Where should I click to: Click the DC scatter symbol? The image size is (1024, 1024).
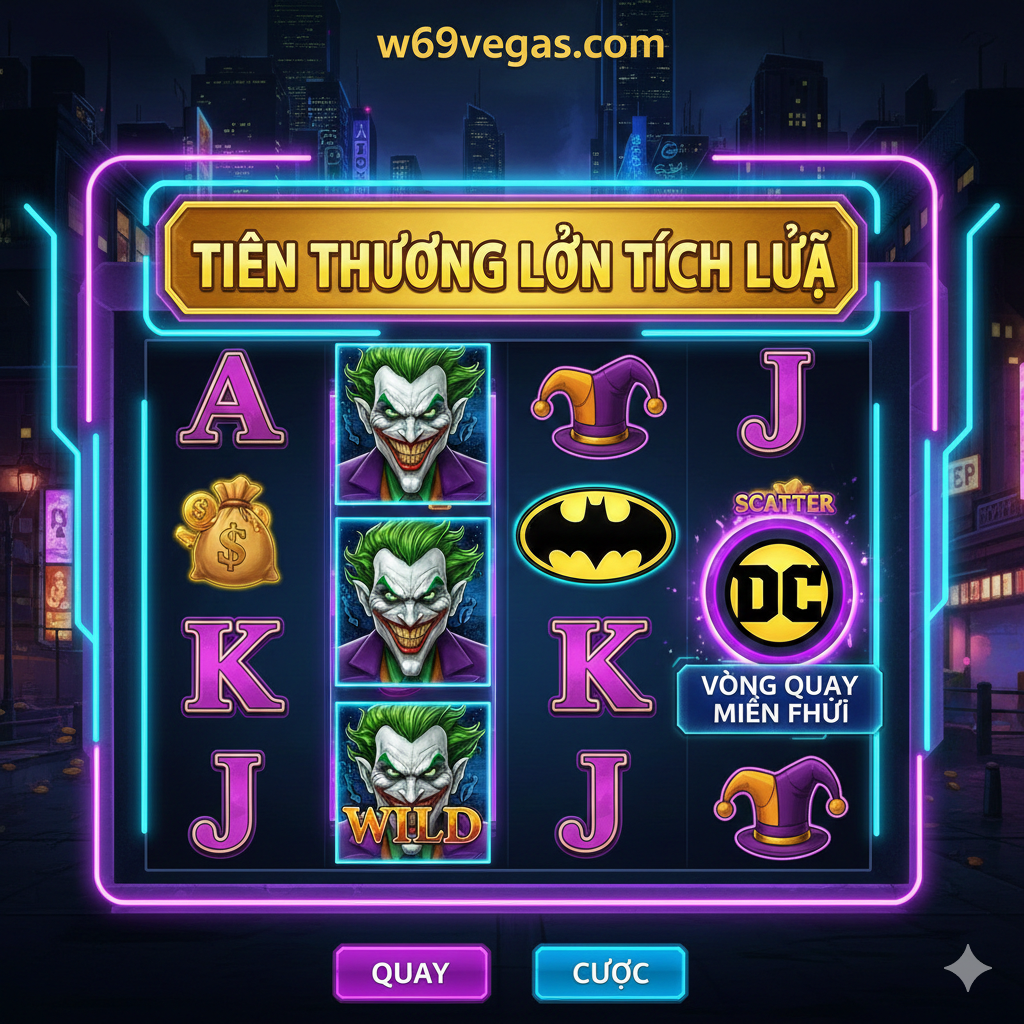(779, 592)
